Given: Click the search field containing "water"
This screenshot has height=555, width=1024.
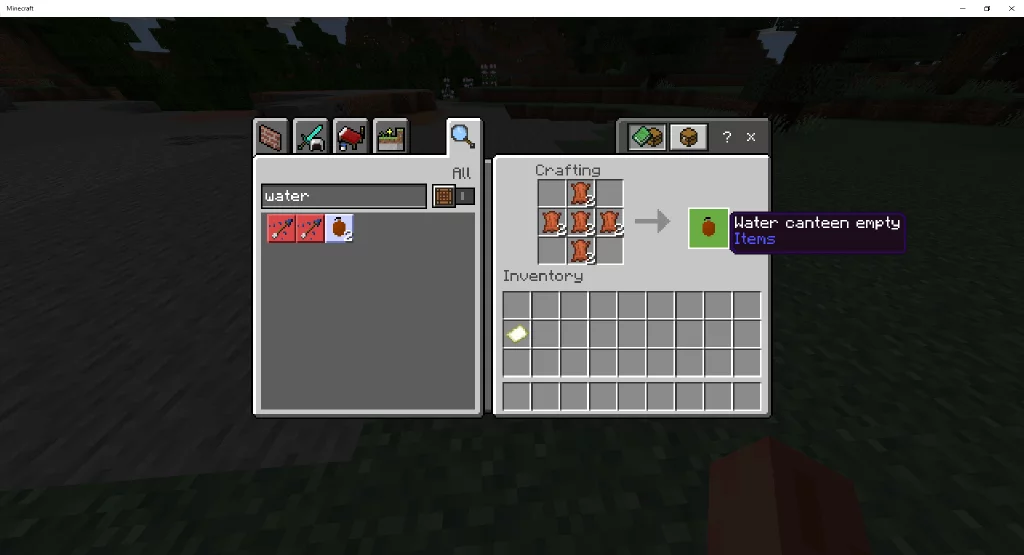Looking at the screenshot, I should [343, 196].
